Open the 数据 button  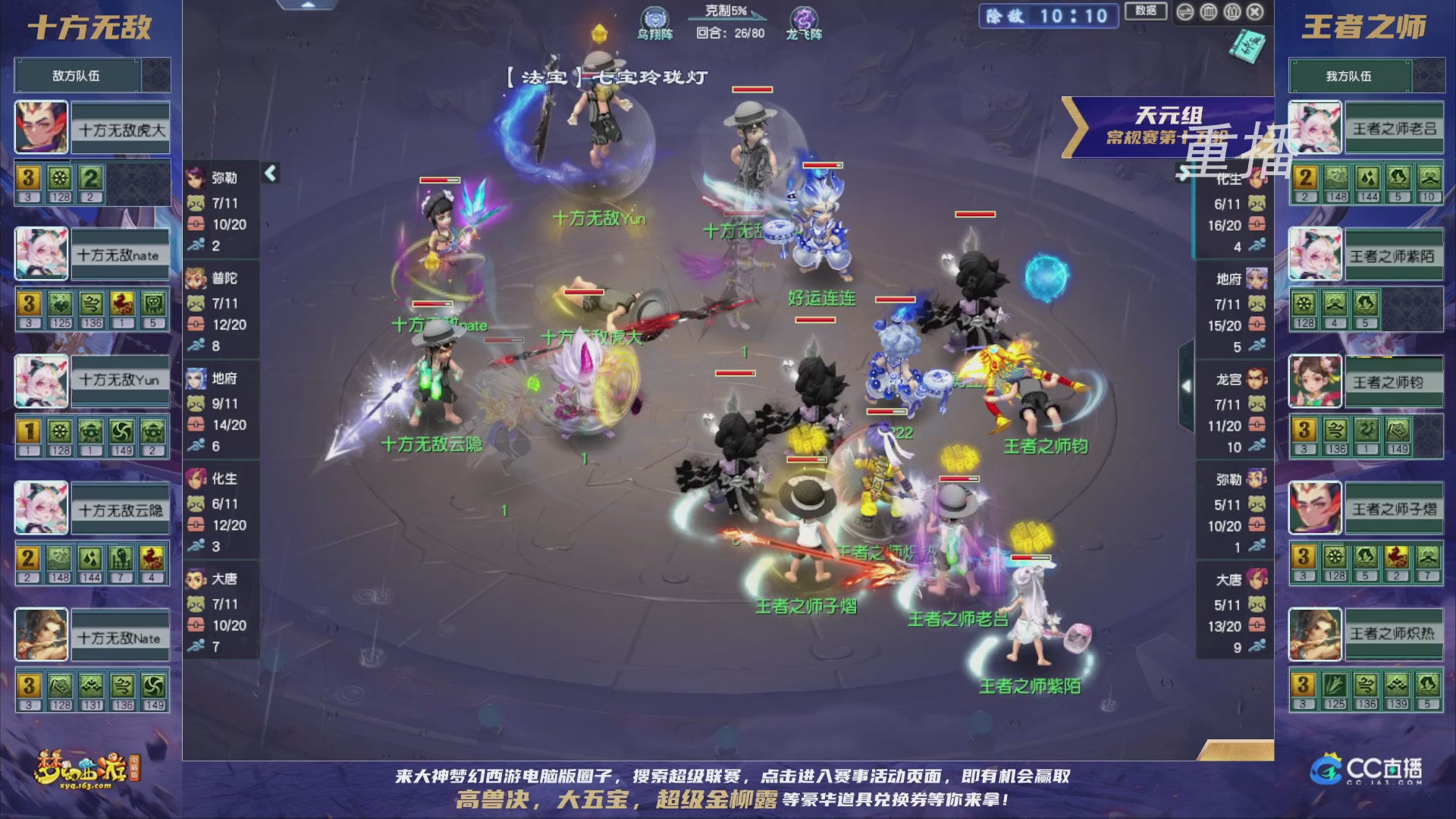pyautogui.click(x=1147, y=11)
